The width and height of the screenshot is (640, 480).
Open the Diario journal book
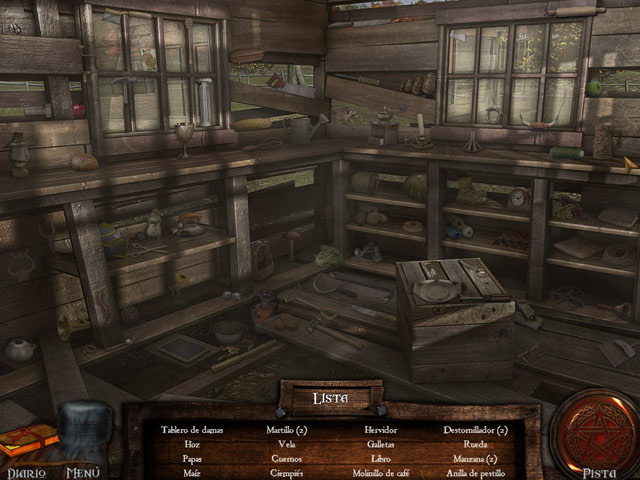click(x=27, y=445)
